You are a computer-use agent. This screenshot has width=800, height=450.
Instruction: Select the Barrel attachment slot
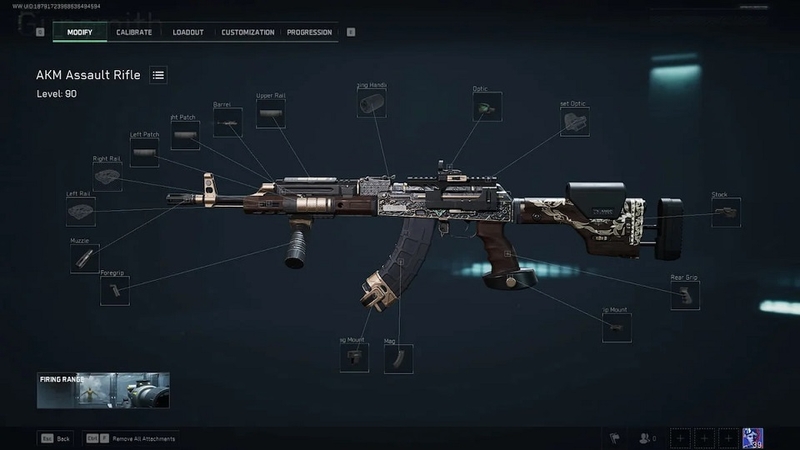coord(227,123)
